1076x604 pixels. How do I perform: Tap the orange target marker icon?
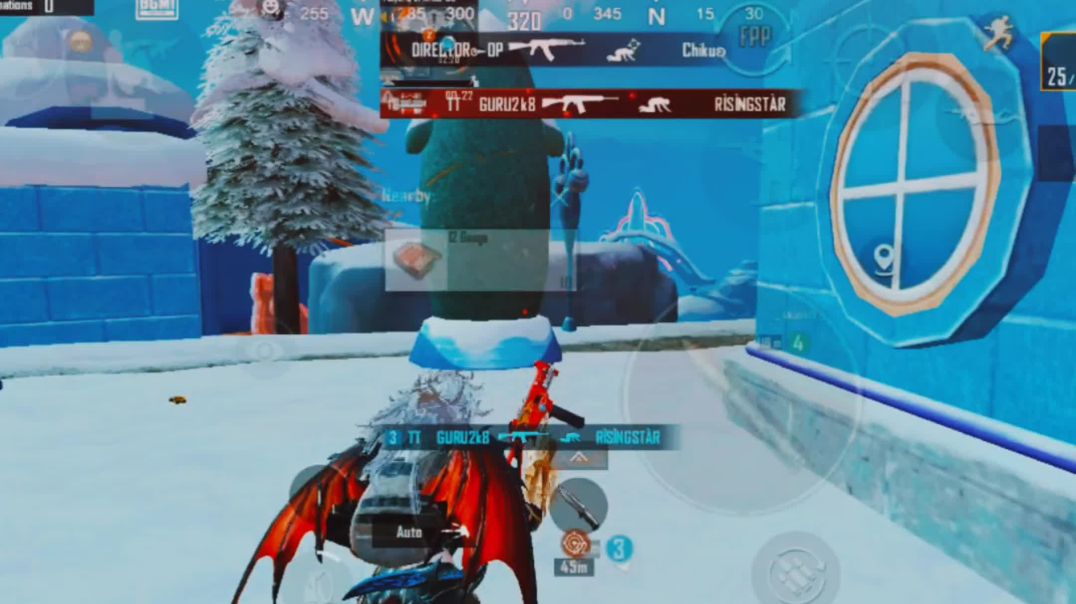574,545
